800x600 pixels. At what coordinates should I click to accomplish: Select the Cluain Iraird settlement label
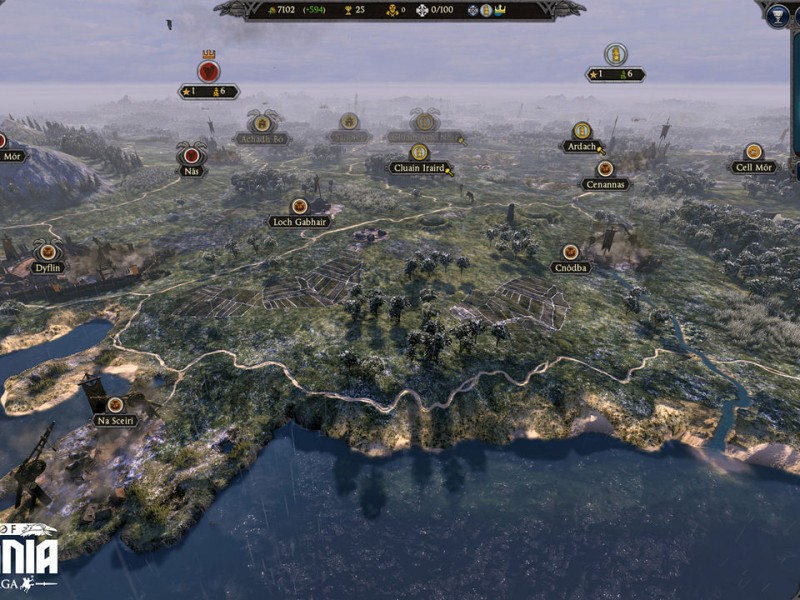pyautogui.click(x=419, y=169)
